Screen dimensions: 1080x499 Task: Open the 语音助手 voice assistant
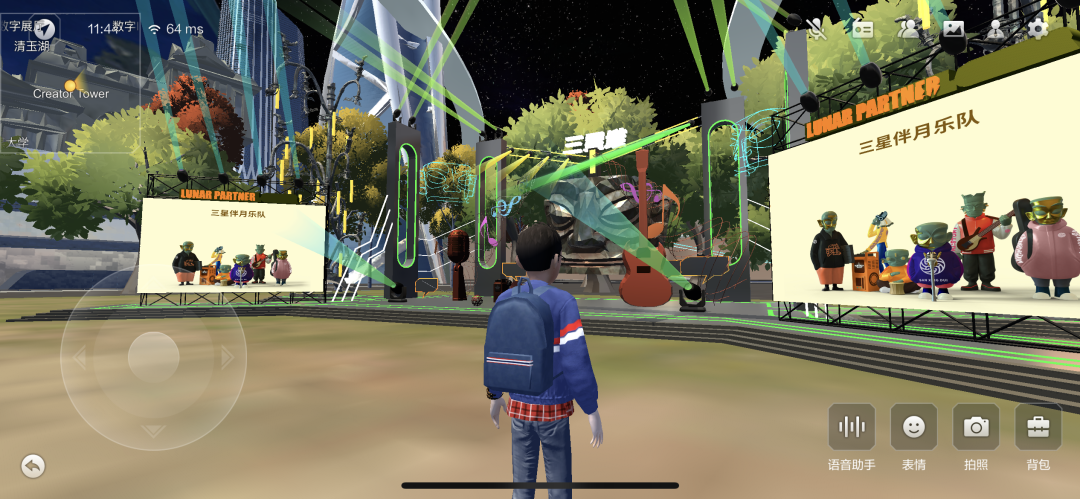click(x=851, y=428)
